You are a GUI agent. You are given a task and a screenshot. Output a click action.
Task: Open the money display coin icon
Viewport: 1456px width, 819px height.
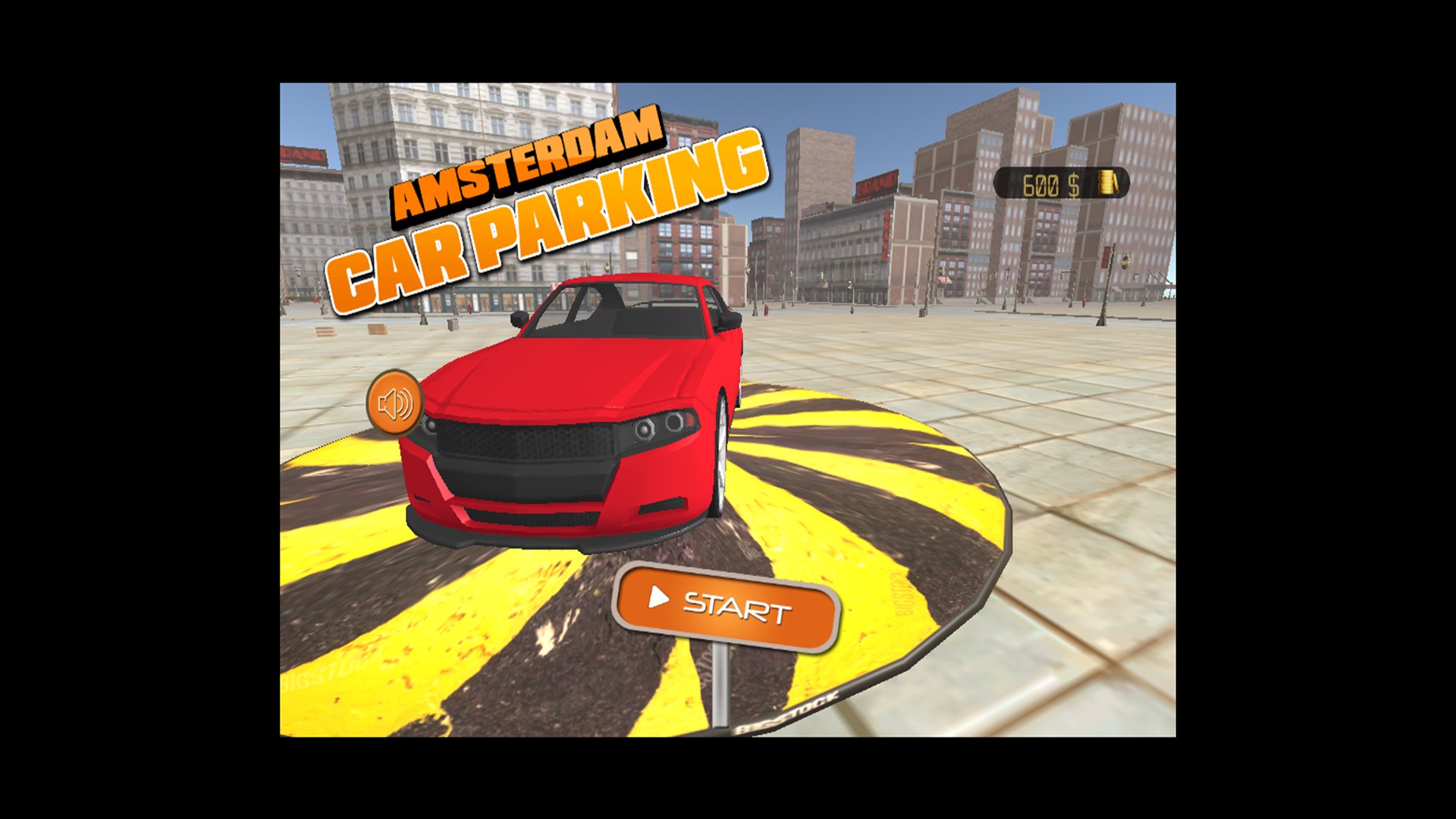point(1106,182)
